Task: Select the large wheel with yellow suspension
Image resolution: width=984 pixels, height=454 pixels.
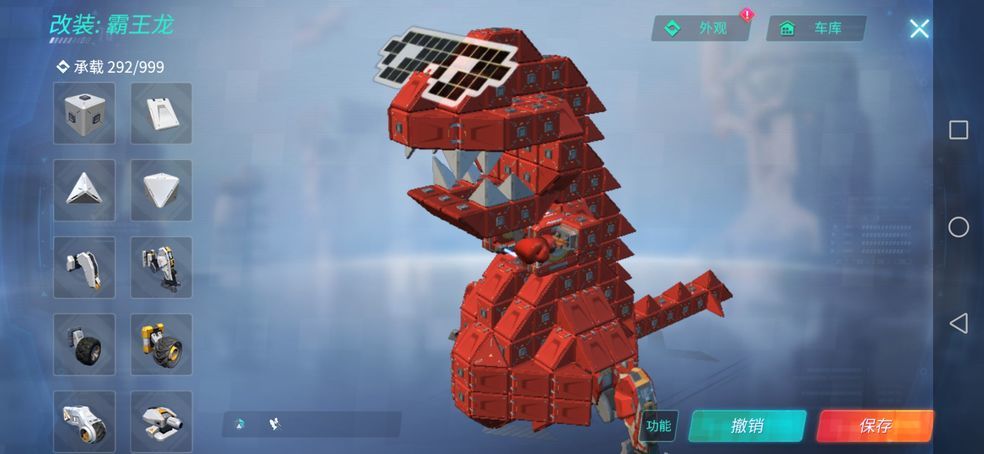Action: (161, 344)
